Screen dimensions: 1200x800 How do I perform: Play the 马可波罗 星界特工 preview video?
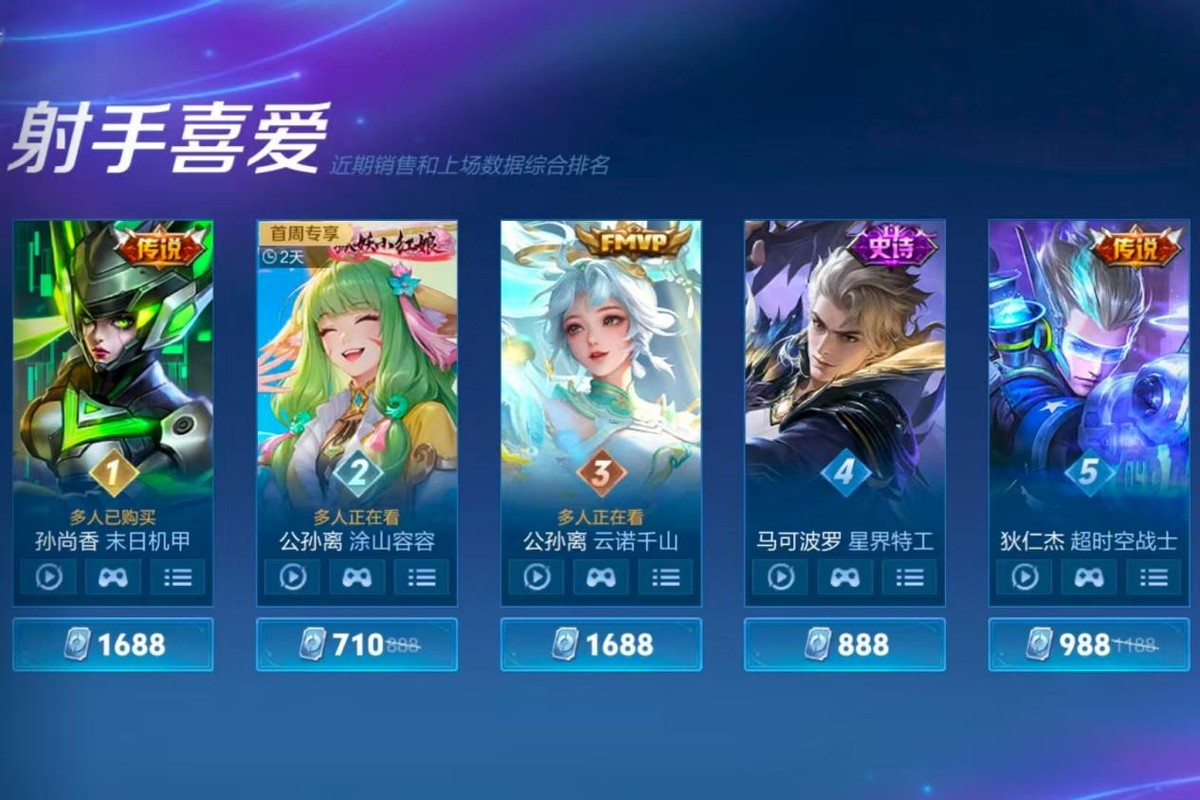[x=780, y=577]
